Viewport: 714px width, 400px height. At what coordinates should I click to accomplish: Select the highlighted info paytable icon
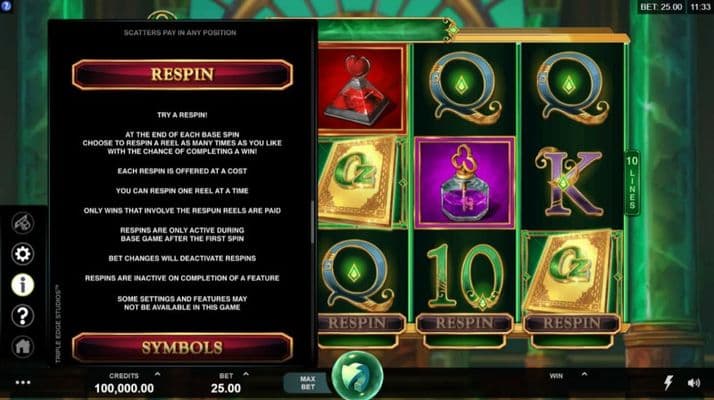coord(22,284)
